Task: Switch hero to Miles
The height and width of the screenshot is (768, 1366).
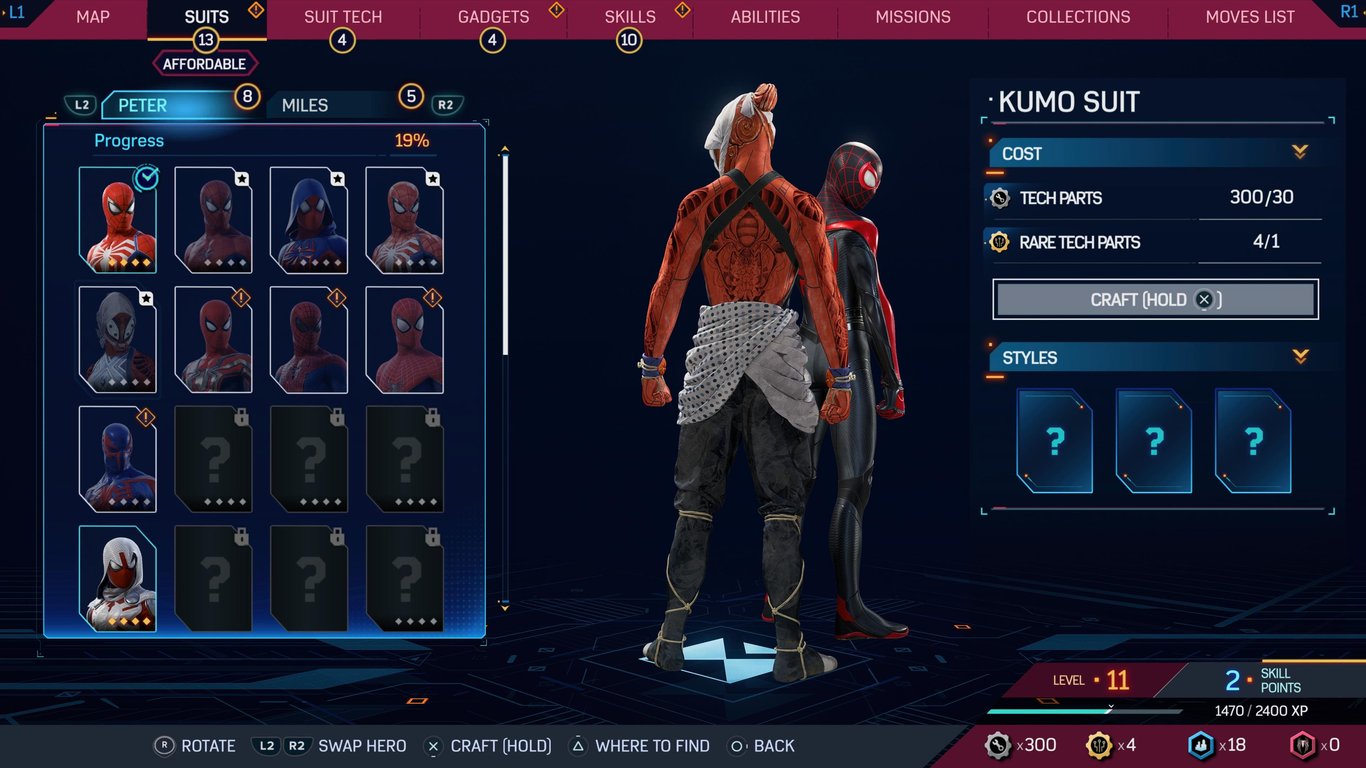Action: click(305, 105)
